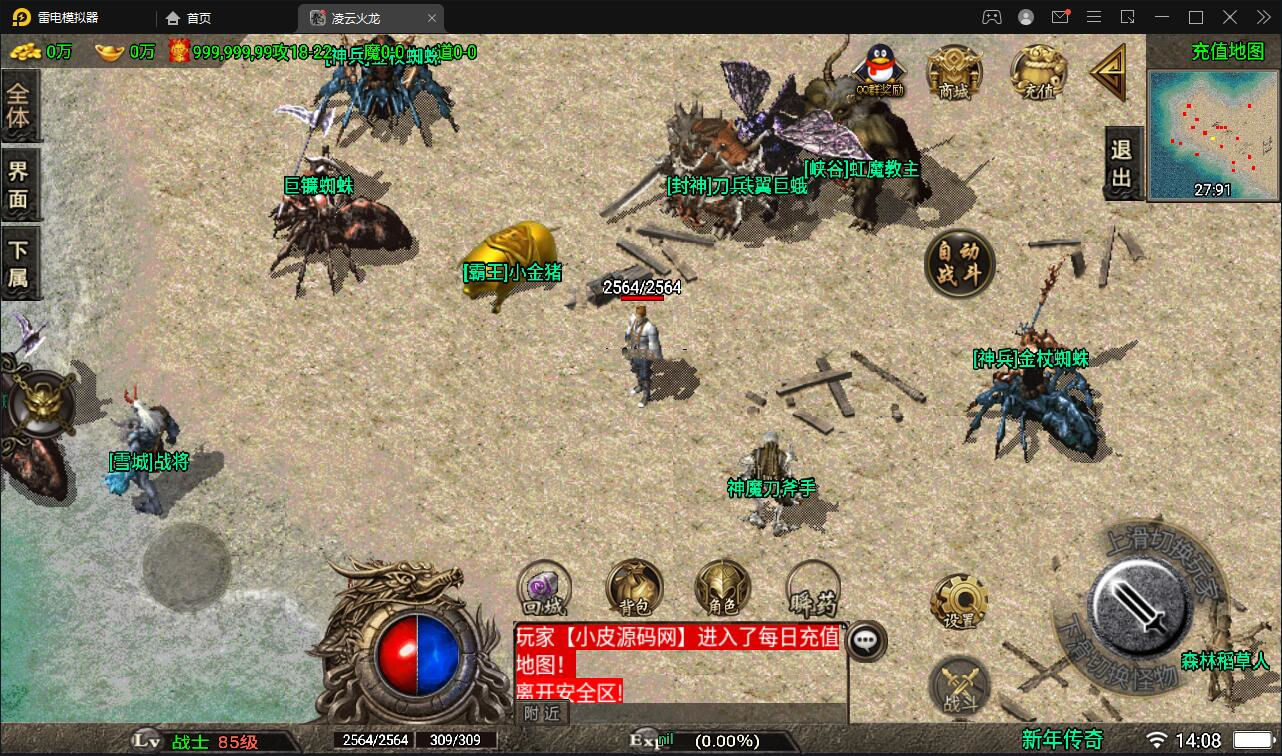Open 设置 settings gear

tap(958, 602)
